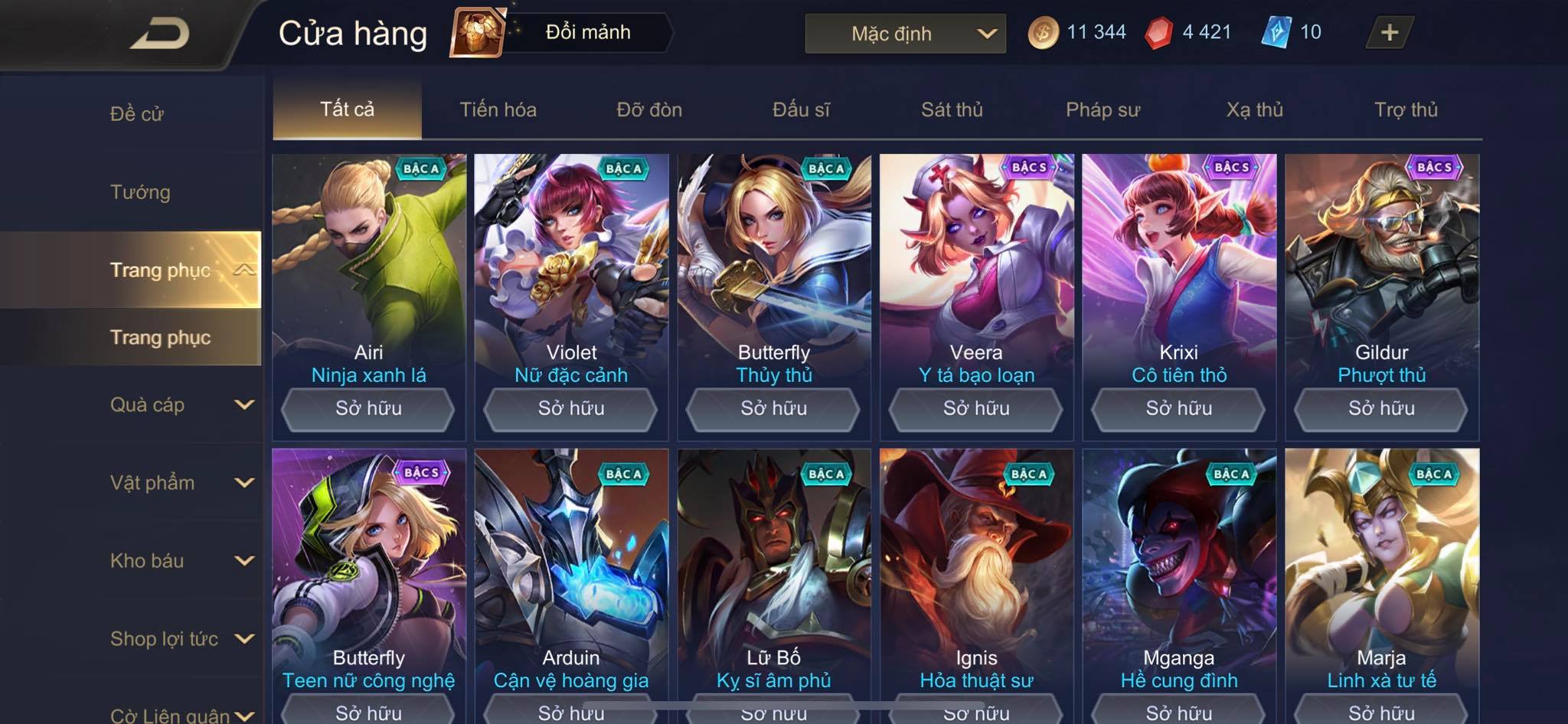Open the Mặc định sort dropdown

pyautogui.click(x=905, y=34)
